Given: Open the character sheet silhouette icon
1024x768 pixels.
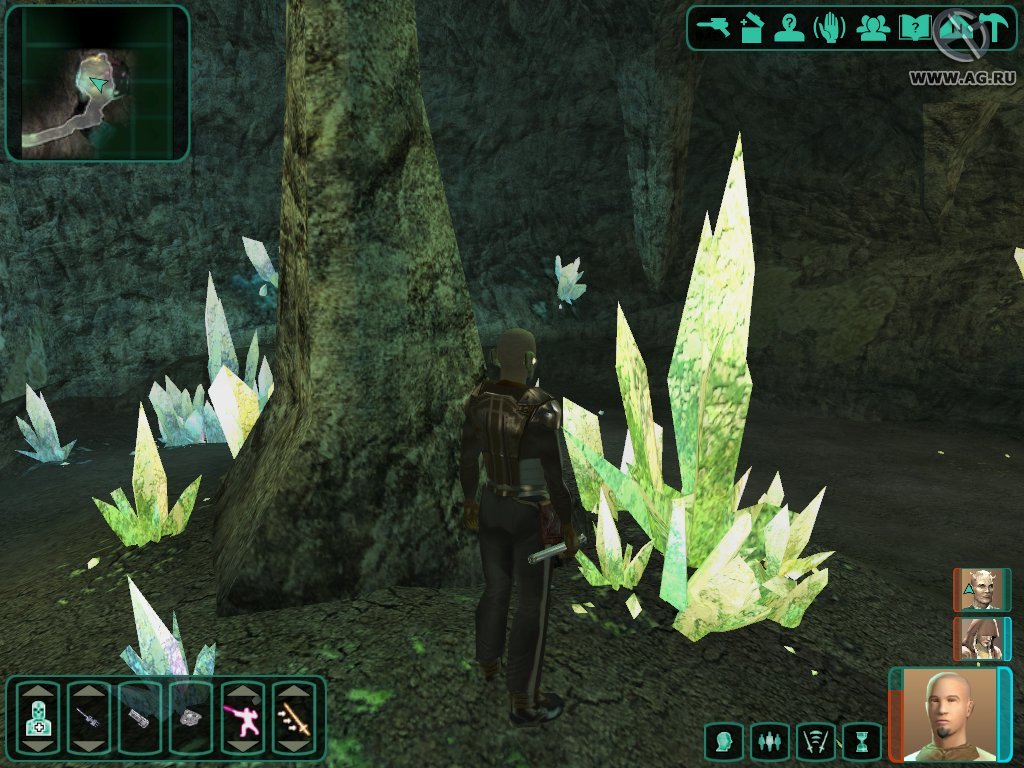Looking at the screenshot, I should (x=790, y=27).
